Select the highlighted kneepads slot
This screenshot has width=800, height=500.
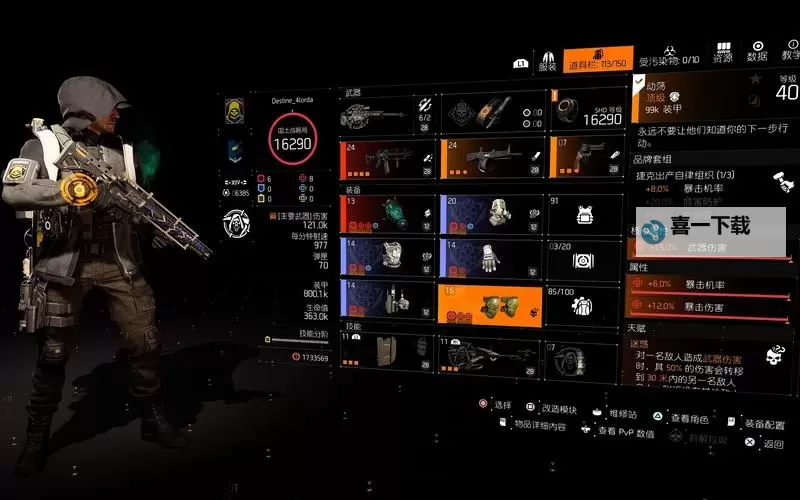(492, 303)
